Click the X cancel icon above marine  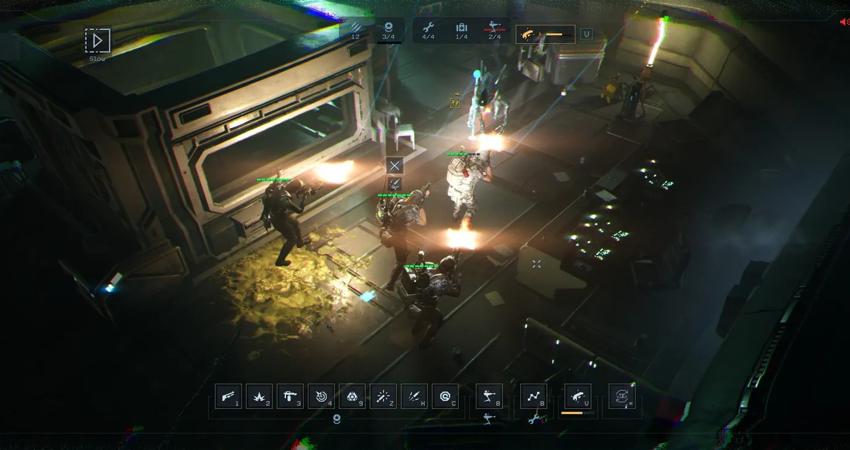[395, 165]
